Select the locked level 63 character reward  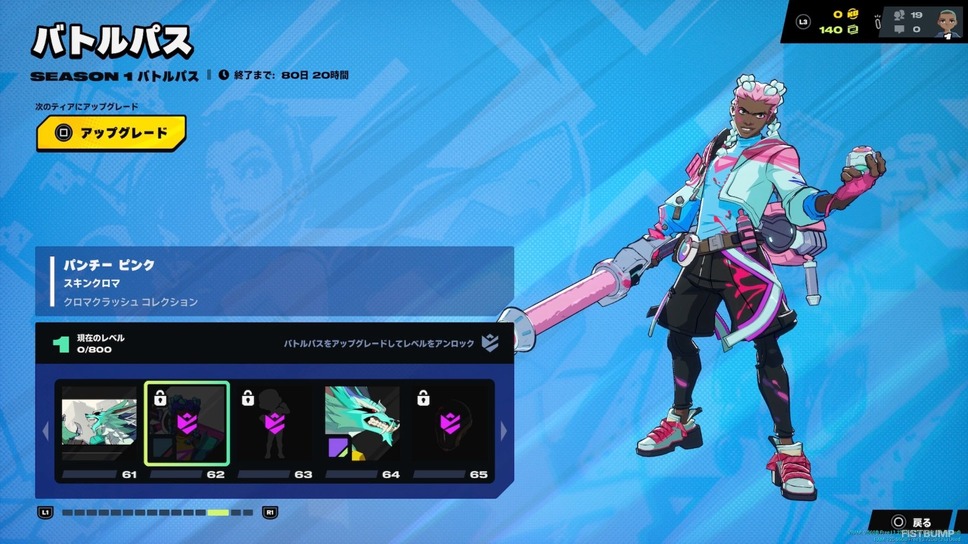coord(275,424)
